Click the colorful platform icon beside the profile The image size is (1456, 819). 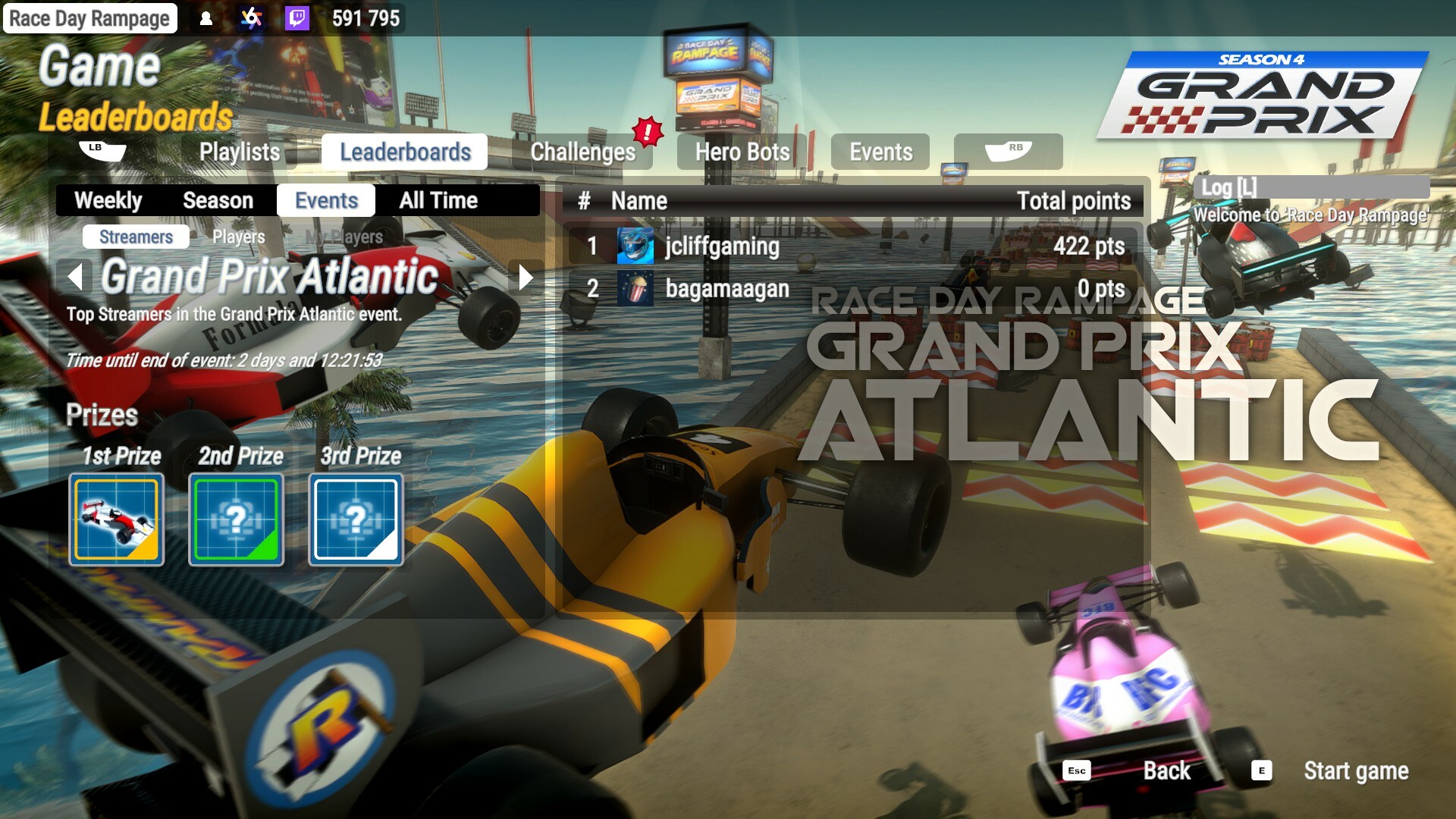pyautogui.click(x=250, y=18)
